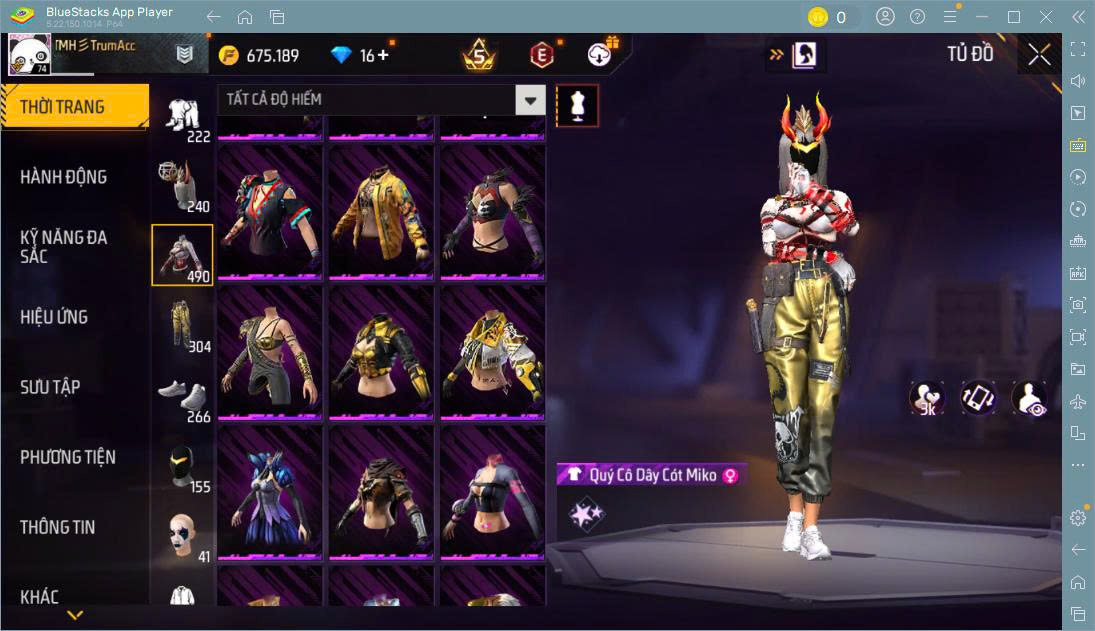Screen dimensions: 1095x631
Task: Select the pants subcategory with 304 items
Action: [x=182, y=325]
